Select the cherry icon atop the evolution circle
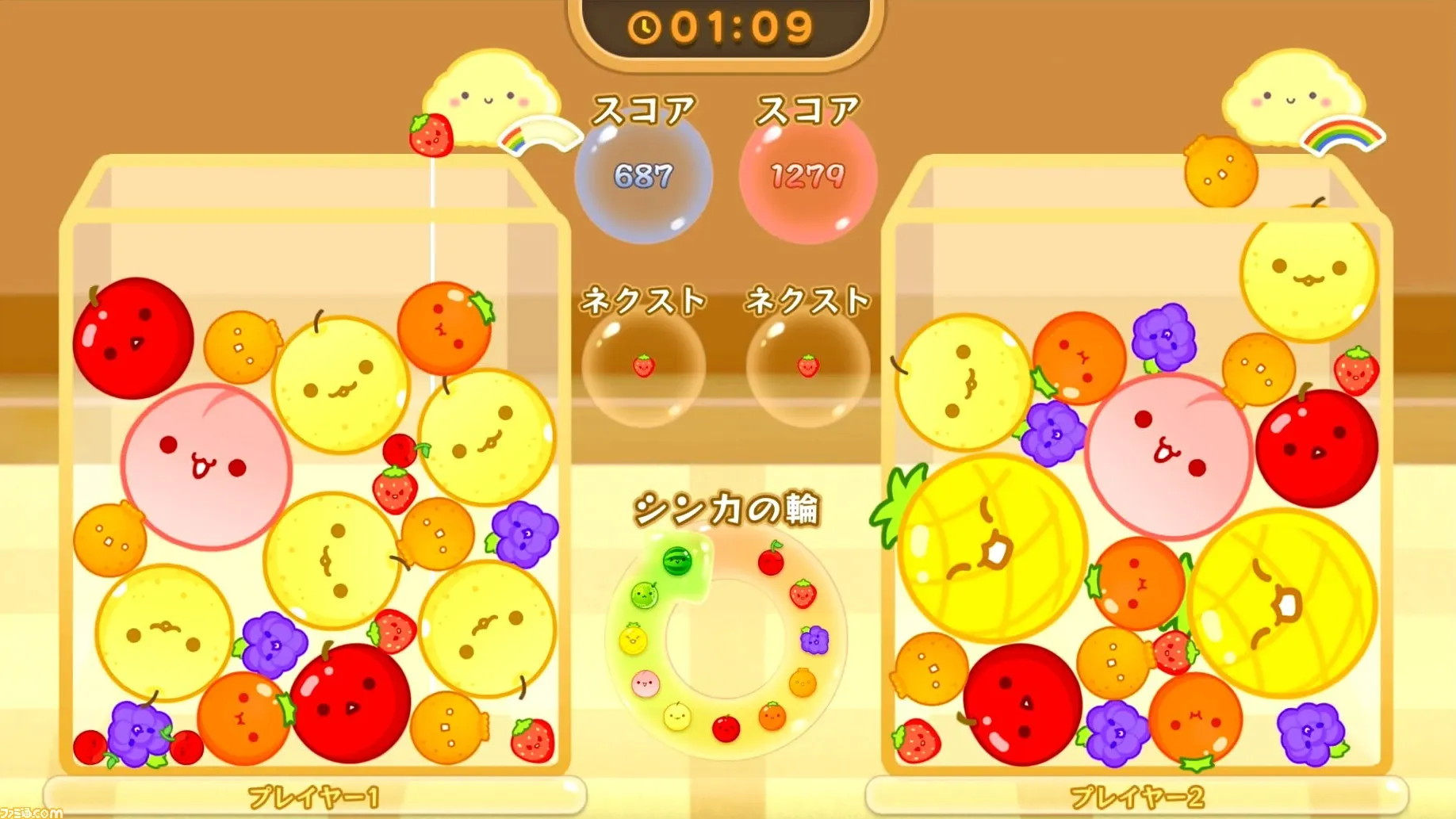1456x819 pixels. click(x=770, y=560)
